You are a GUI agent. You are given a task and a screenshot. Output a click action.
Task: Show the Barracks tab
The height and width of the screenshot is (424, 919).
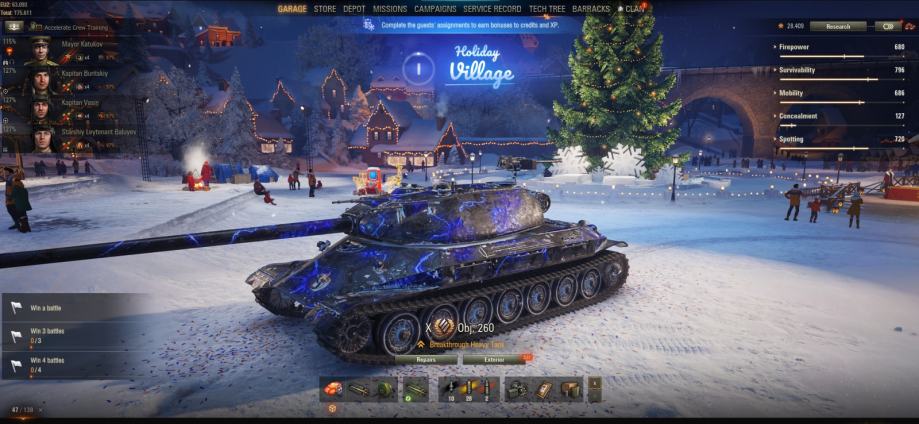(592, 9)
